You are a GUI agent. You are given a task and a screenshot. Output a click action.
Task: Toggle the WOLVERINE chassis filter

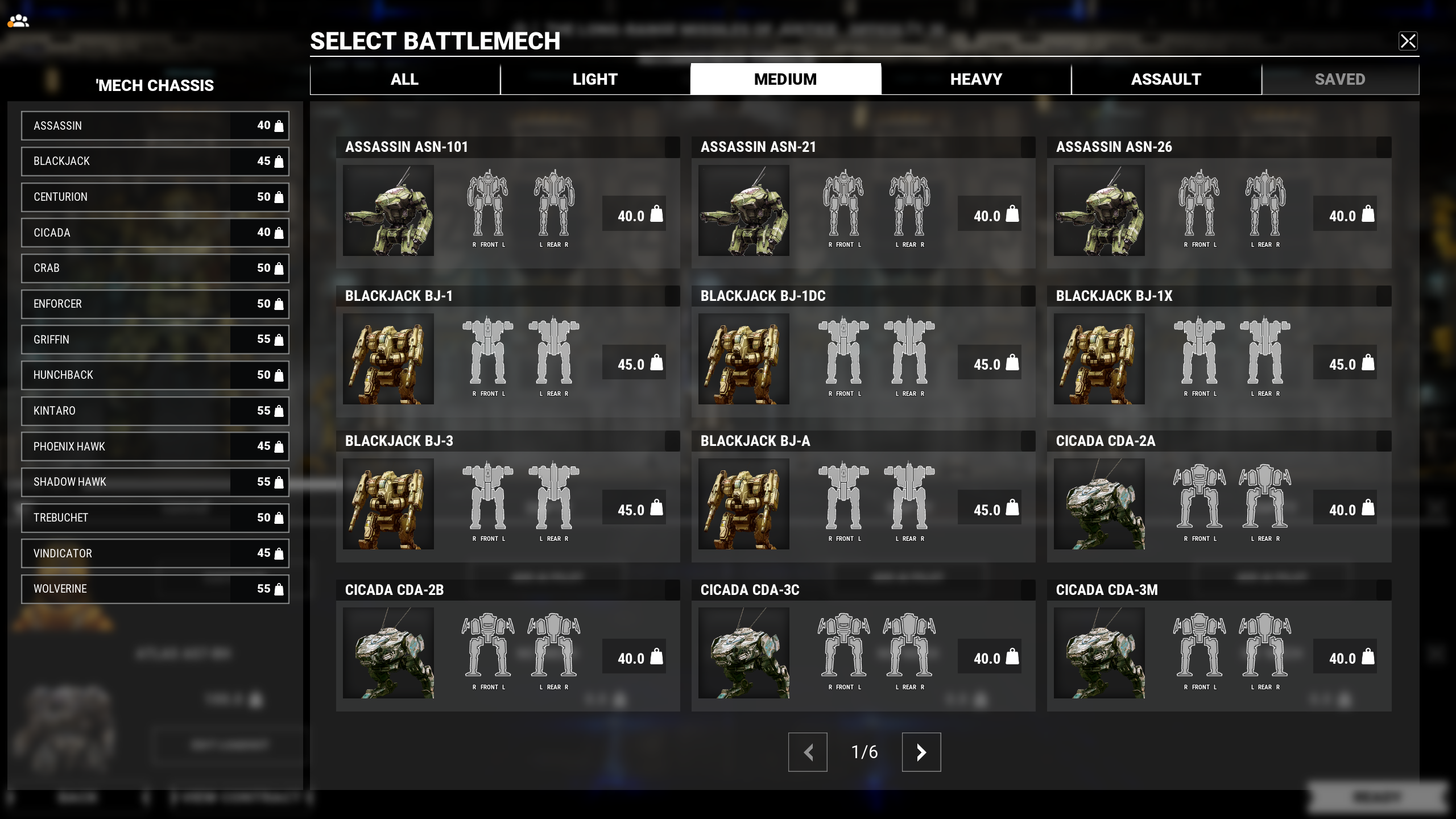(x=155, y=589)
